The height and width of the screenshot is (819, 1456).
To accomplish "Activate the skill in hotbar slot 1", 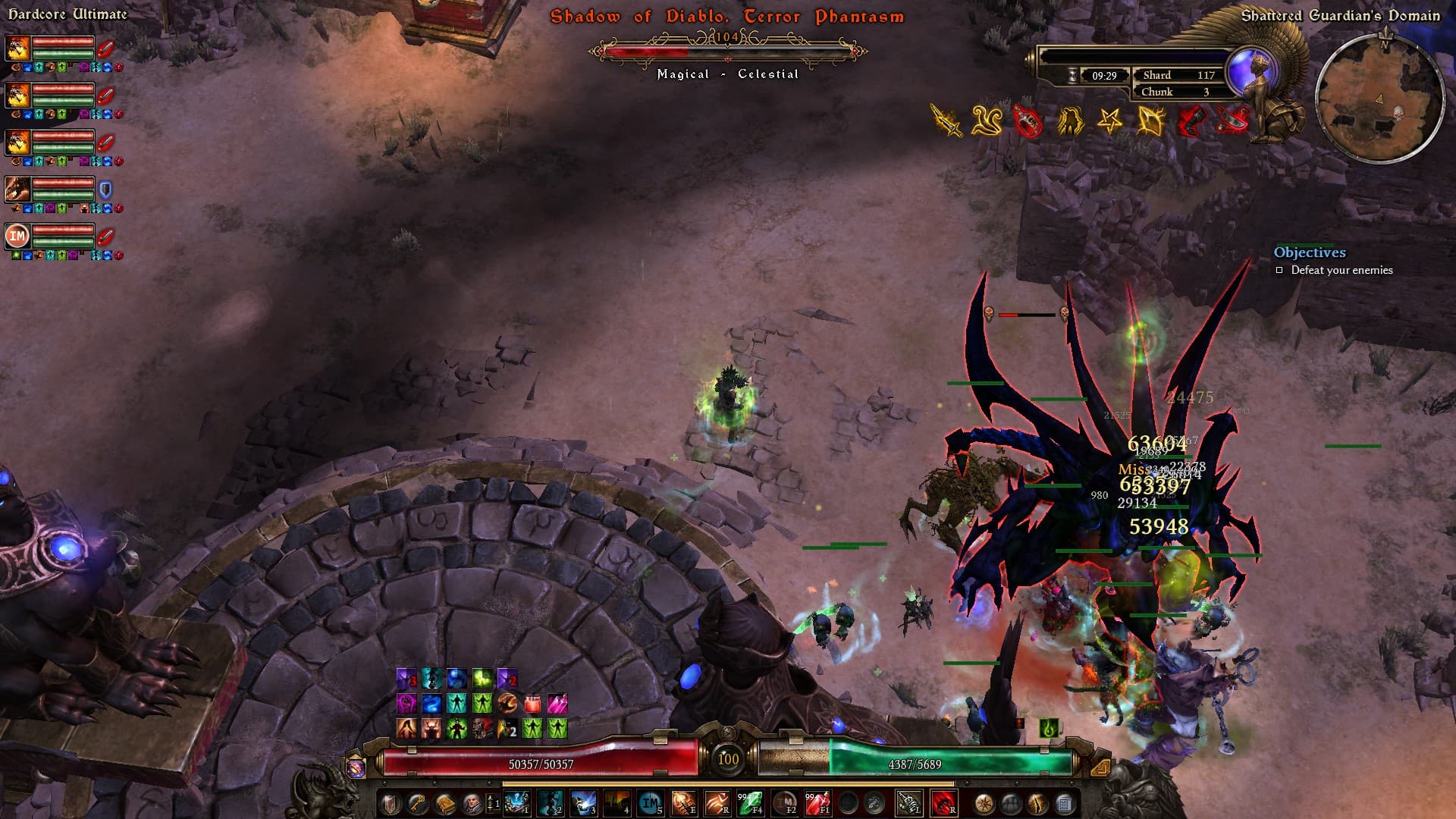I will [516, 803].
